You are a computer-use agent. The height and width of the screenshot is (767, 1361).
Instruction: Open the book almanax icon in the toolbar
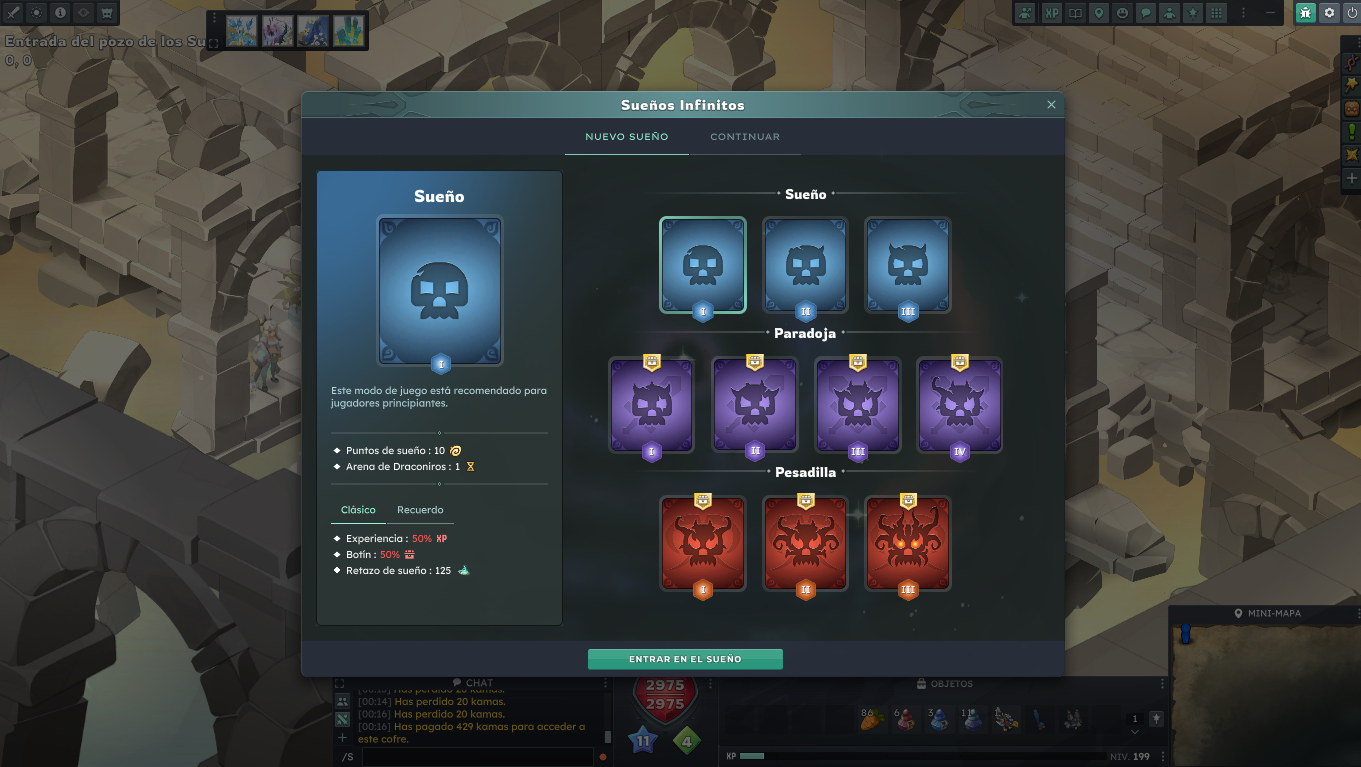[1076, 13]
